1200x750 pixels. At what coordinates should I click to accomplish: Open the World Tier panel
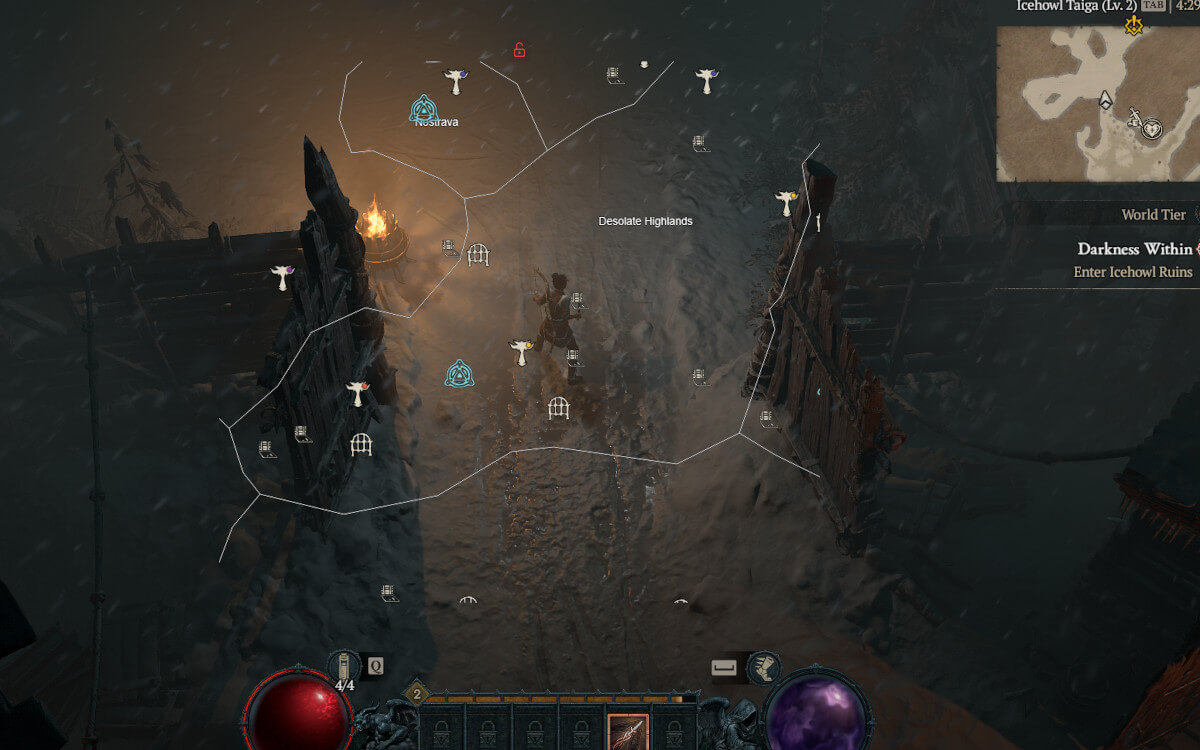pyautogui.click(x=1153, y=215)
